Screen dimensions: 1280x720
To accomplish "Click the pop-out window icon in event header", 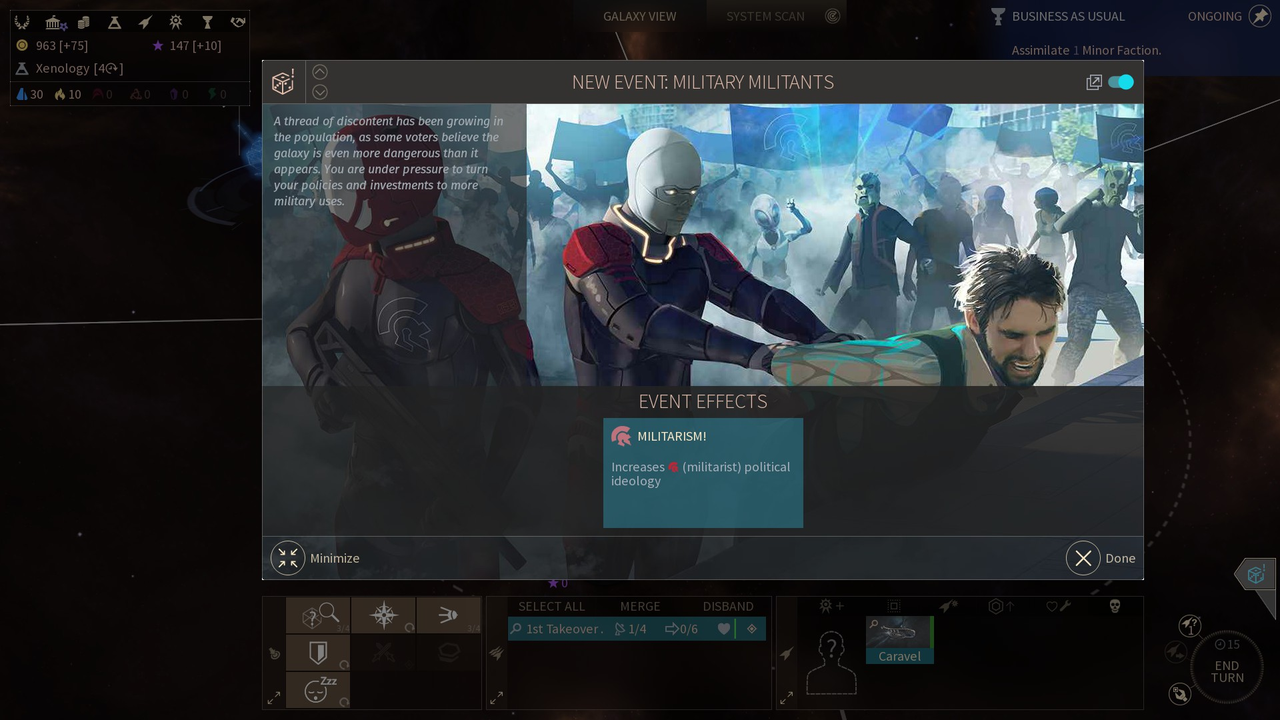I will [1094, 82].
